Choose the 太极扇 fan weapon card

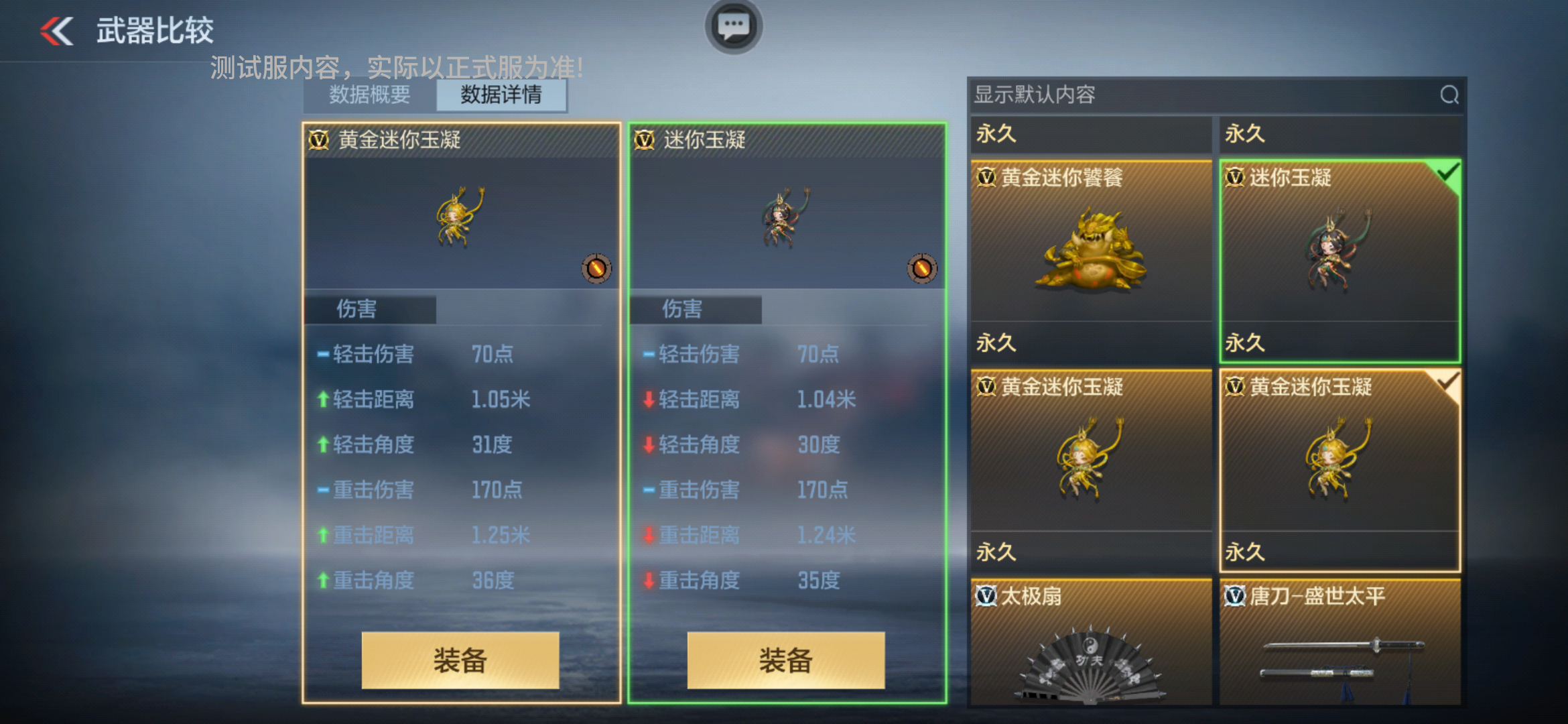[x=1091, y=644]
